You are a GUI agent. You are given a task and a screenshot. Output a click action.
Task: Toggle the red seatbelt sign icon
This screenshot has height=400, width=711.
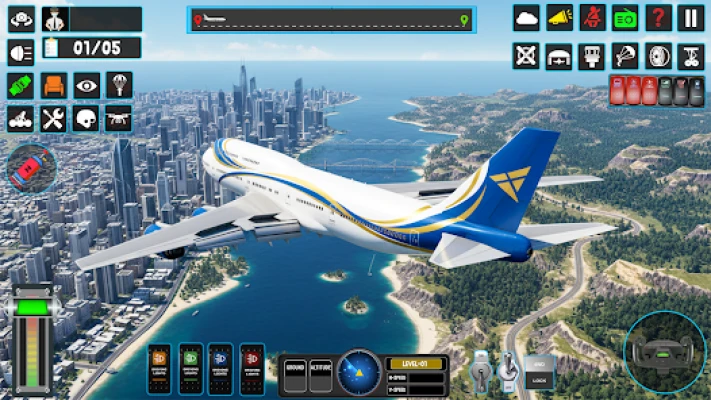click(x=593, y=18)
